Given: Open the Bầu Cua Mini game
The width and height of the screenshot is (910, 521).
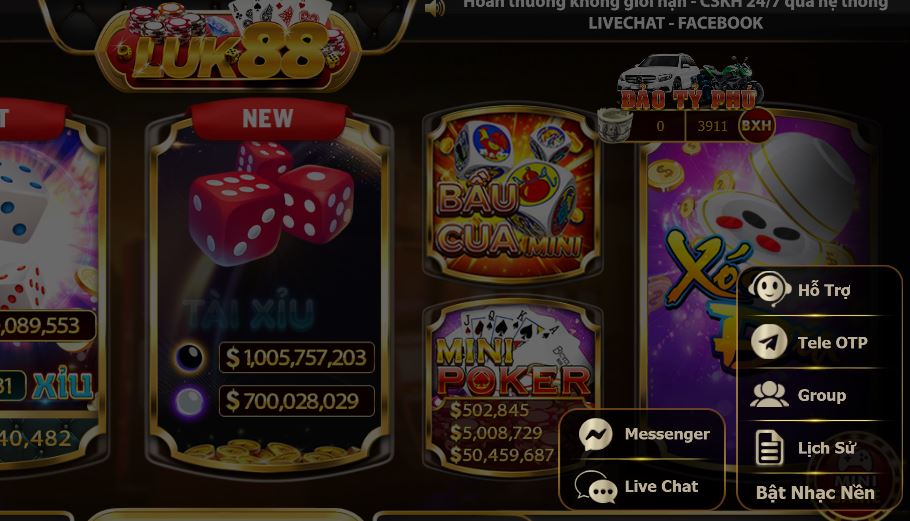Looking at the screenshot, I should click(511, 193).
